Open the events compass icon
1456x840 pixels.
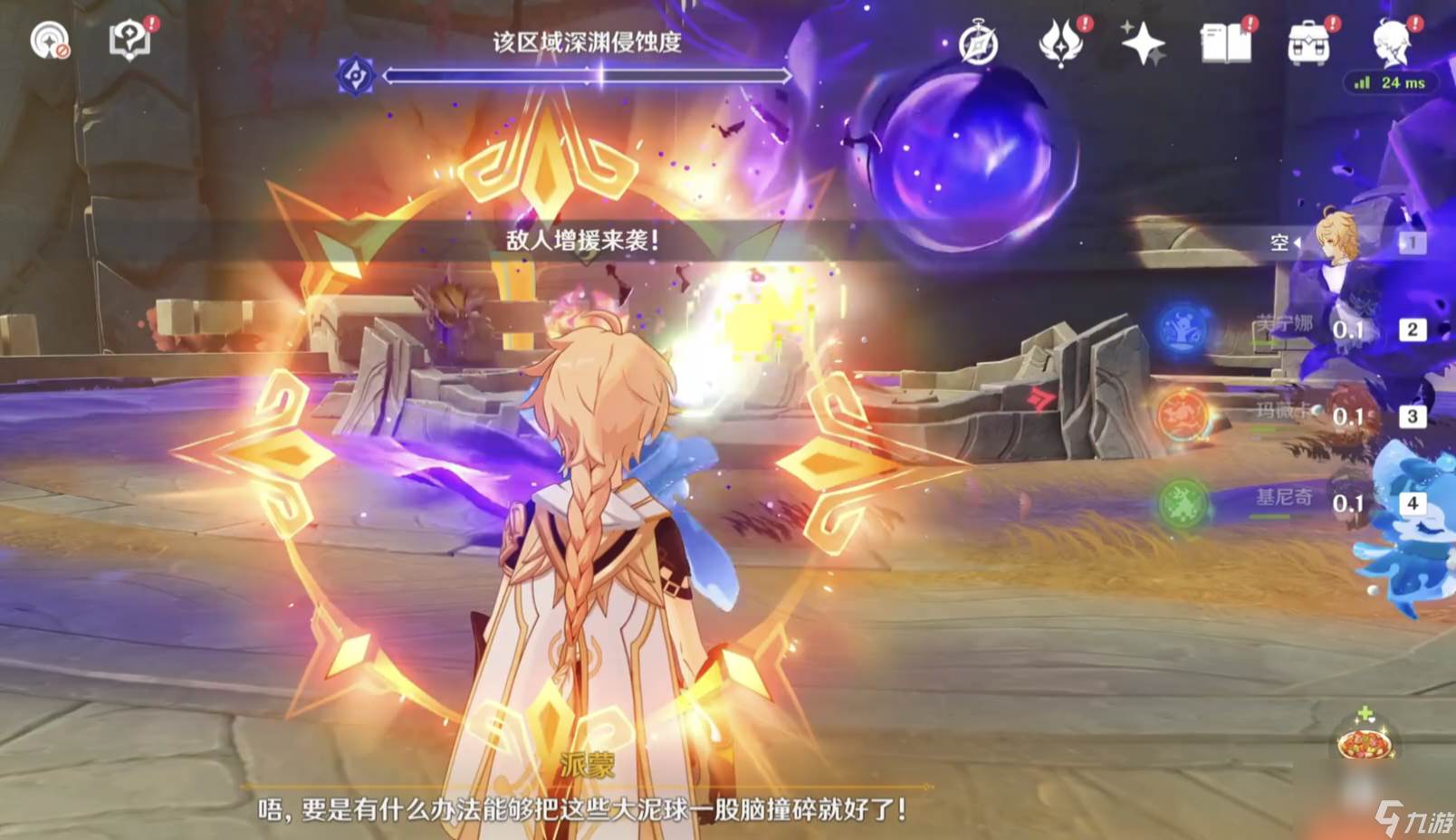point(978,43)
